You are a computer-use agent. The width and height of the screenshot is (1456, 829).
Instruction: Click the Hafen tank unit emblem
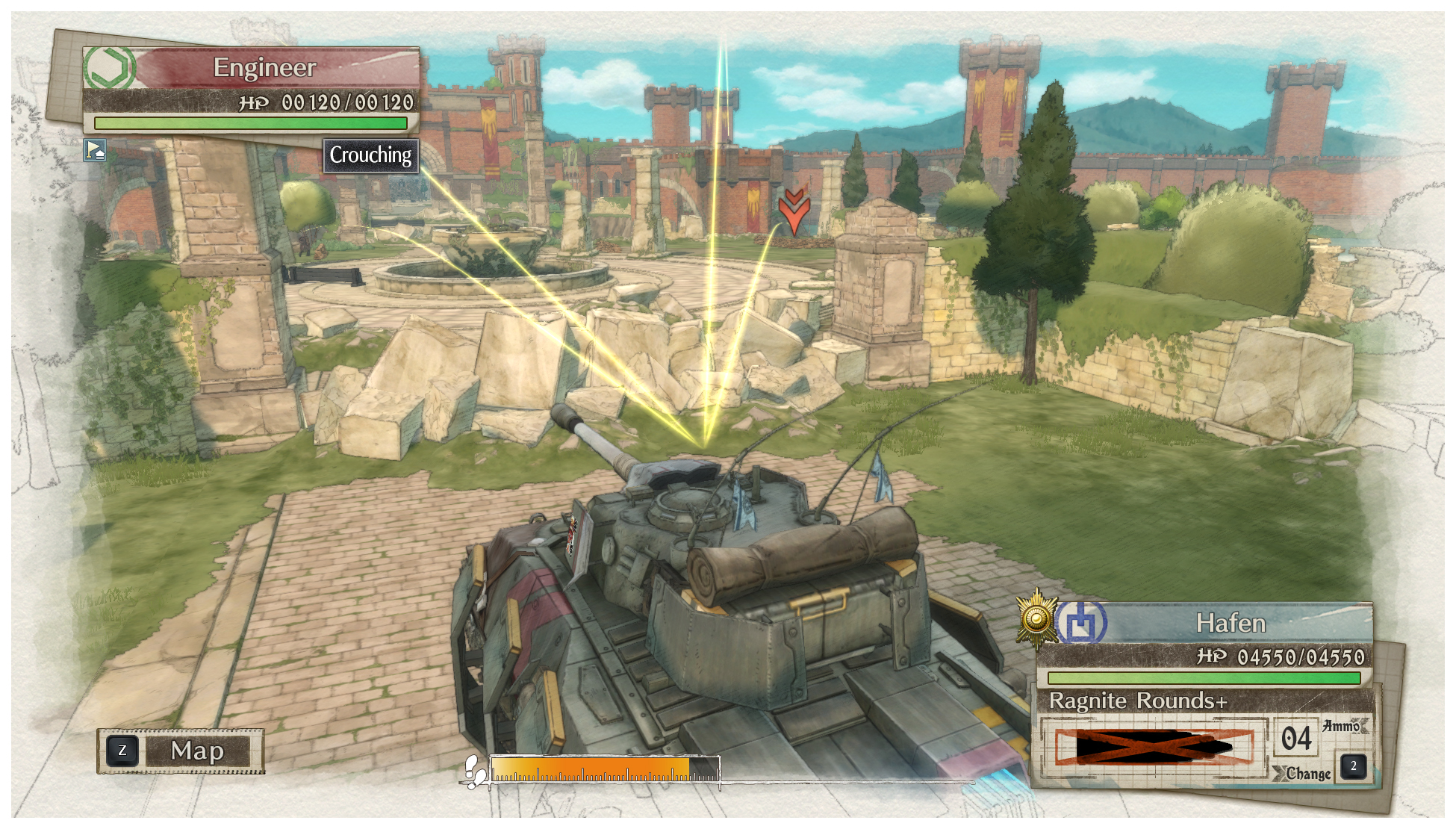point(1082,622)
